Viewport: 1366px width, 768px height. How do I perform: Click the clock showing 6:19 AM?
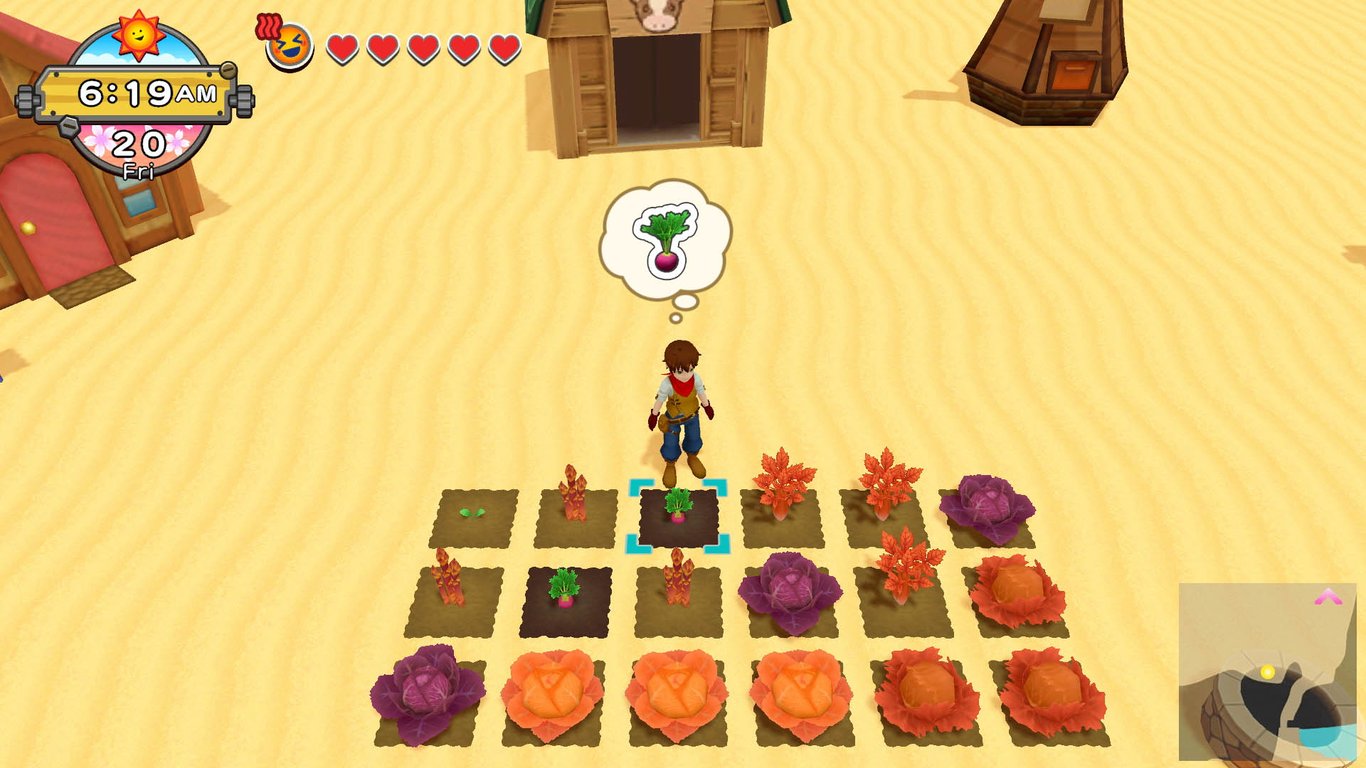[138, 93]
